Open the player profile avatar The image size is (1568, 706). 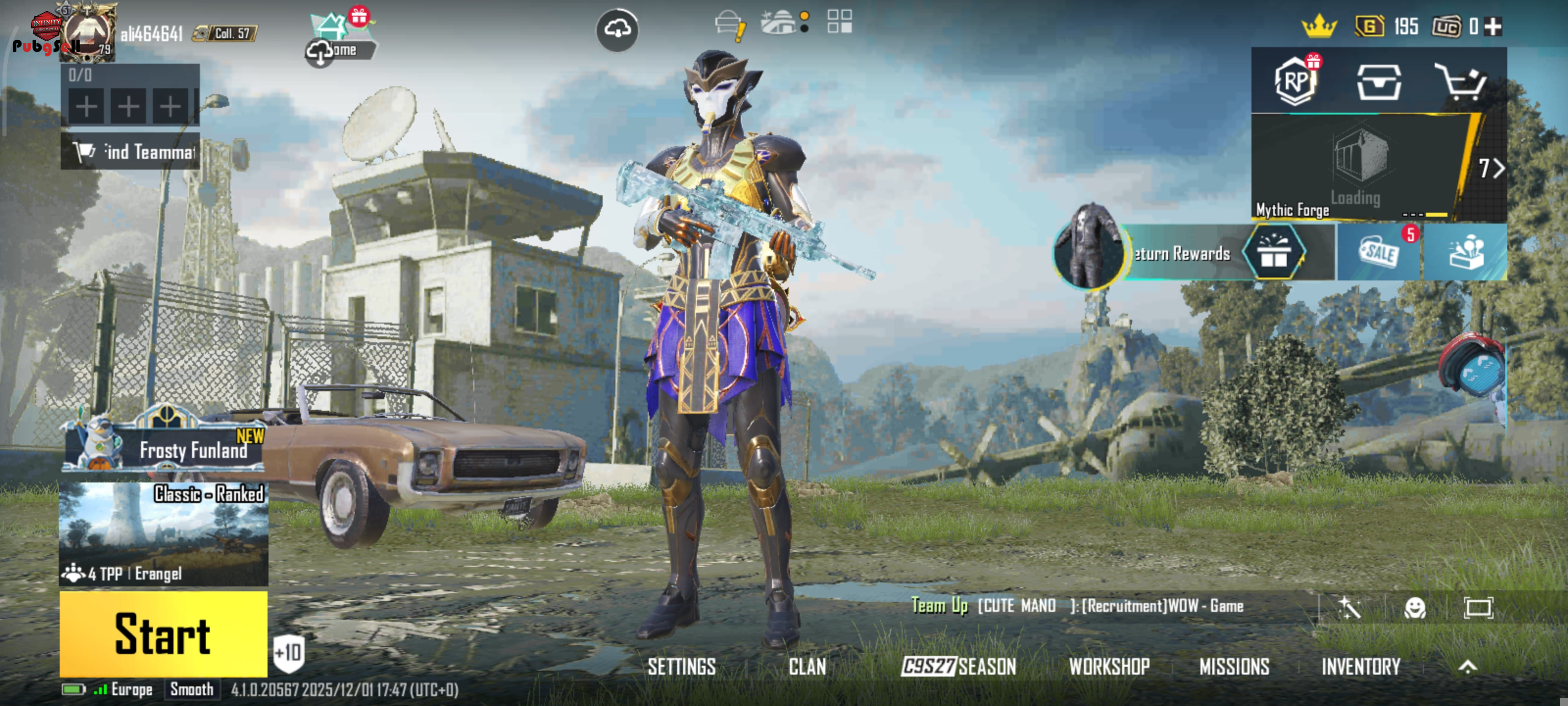[87, 33]
